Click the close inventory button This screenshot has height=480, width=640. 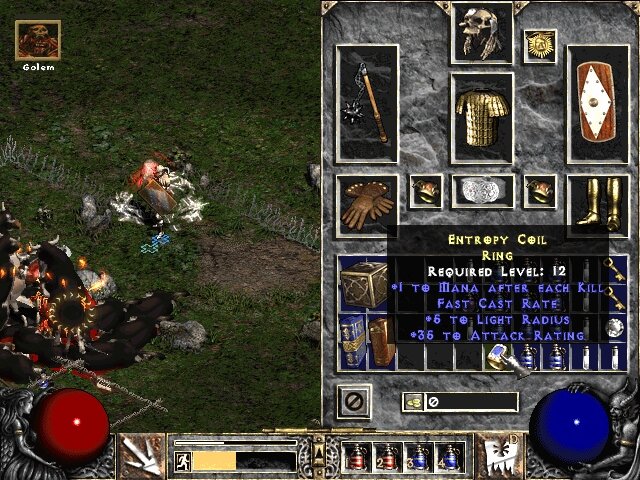point(351,401)
